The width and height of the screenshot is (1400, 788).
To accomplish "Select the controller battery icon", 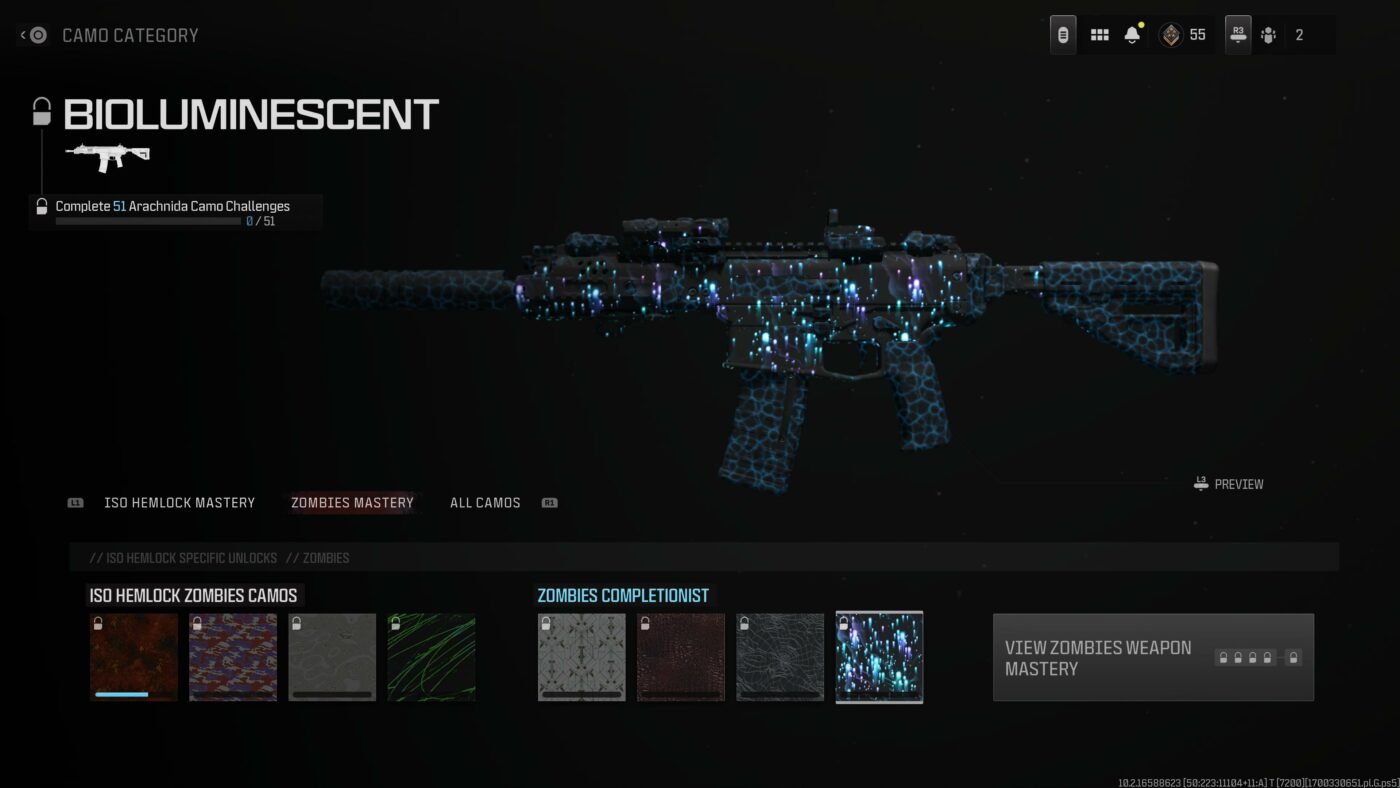I will 1062,33.
